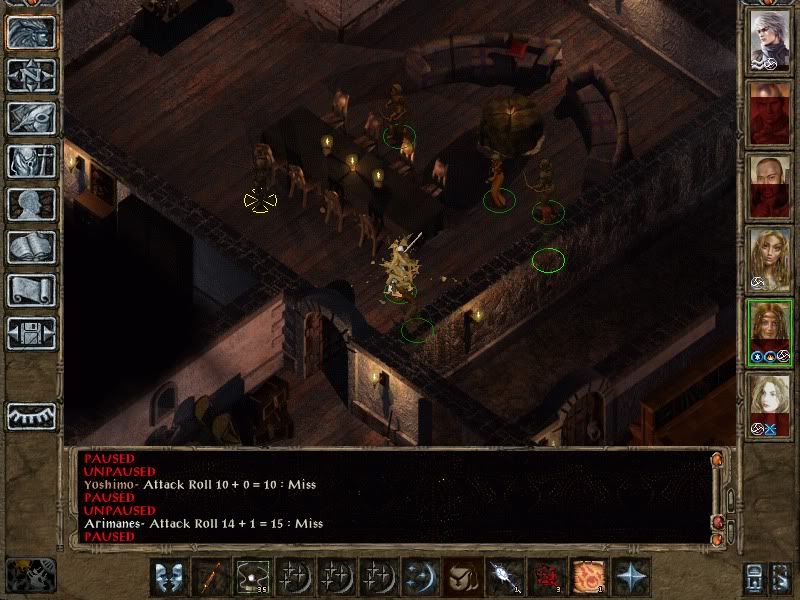
Task: Toggle pause with the clock in the corner
Action: point(30,574)
